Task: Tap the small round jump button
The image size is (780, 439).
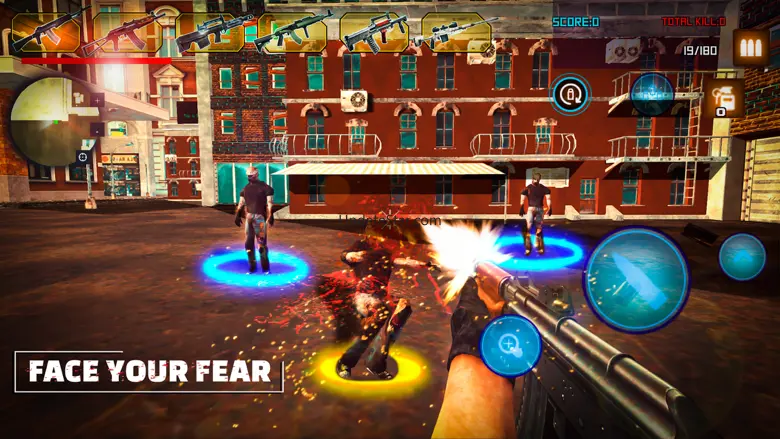Action: [742, 256]
